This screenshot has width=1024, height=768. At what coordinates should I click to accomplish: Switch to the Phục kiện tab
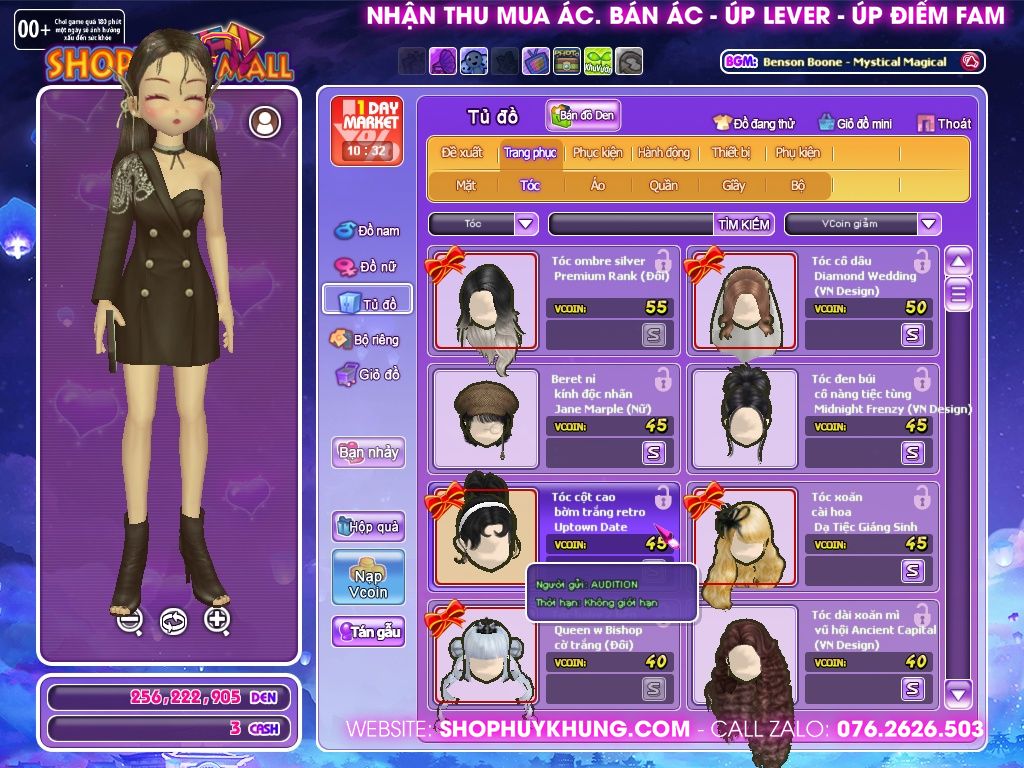pyautogui.click(x=597, y=153)
